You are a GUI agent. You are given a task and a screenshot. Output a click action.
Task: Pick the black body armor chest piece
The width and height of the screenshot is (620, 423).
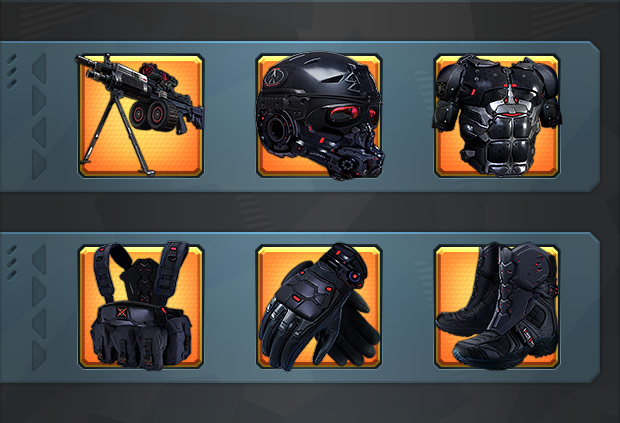coord(496,116)
